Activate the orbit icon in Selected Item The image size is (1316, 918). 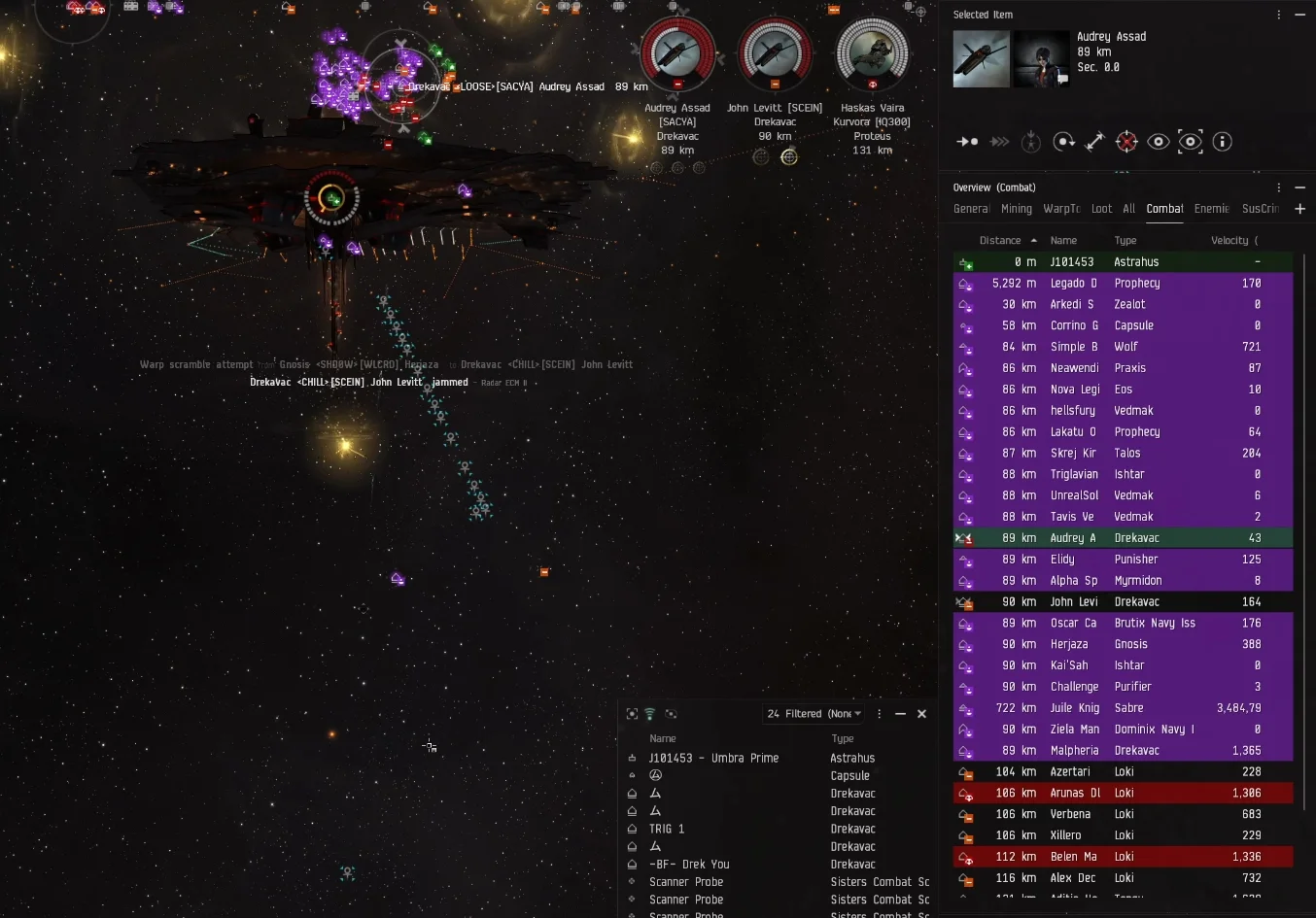[1063, 142]
